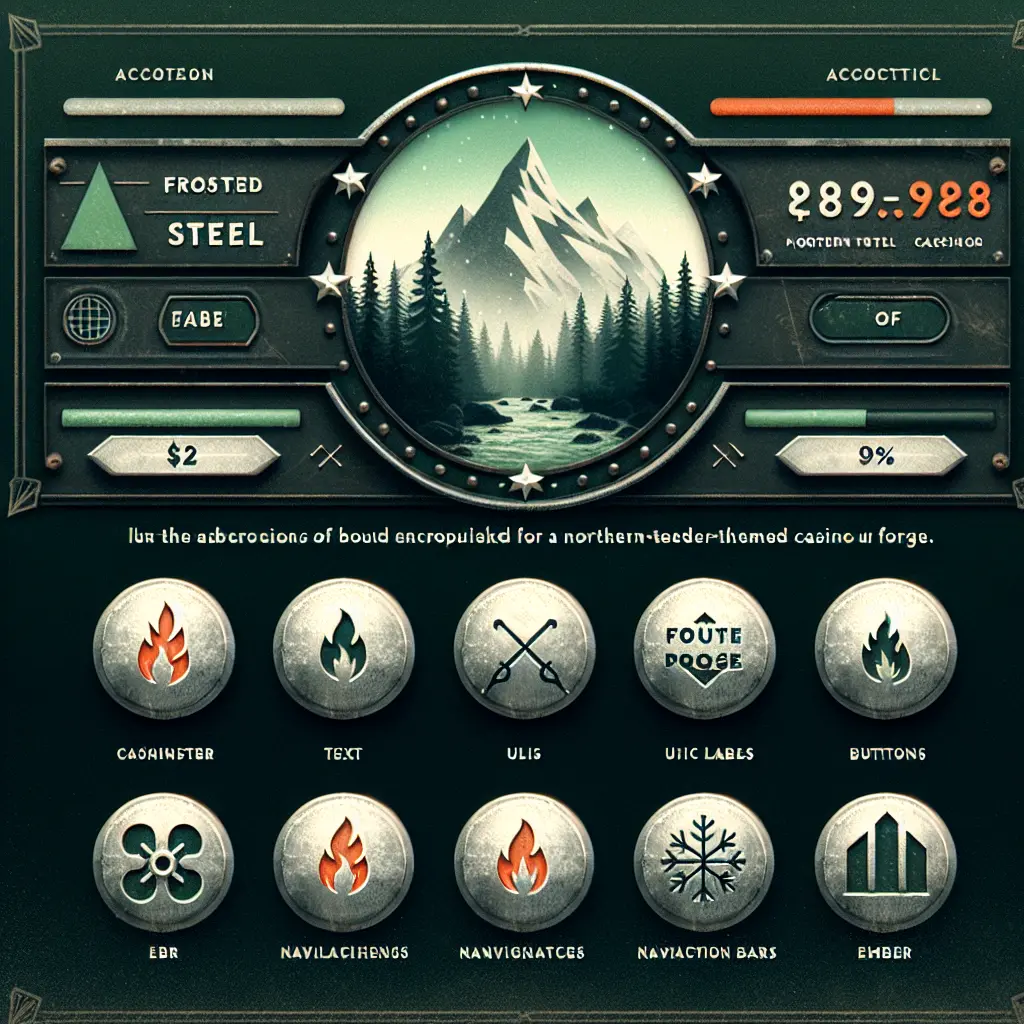Click the FOUTE DOOSE round button
The height and width of the screenshot is (1024, 1024).
click(705, 649)
